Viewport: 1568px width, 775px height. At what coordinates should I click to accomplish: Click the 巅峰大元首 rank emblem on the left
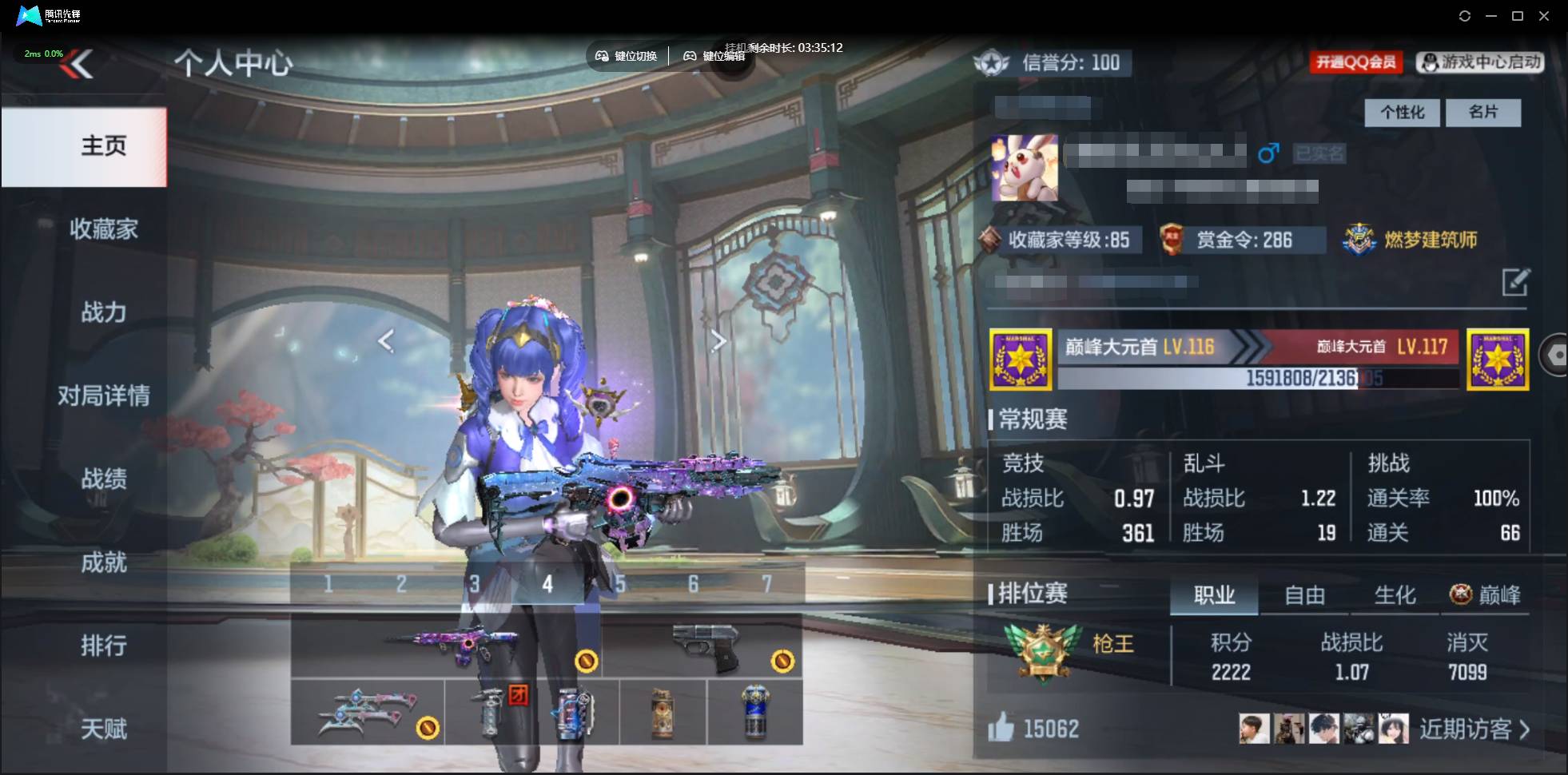click(x=1021, y=359)
